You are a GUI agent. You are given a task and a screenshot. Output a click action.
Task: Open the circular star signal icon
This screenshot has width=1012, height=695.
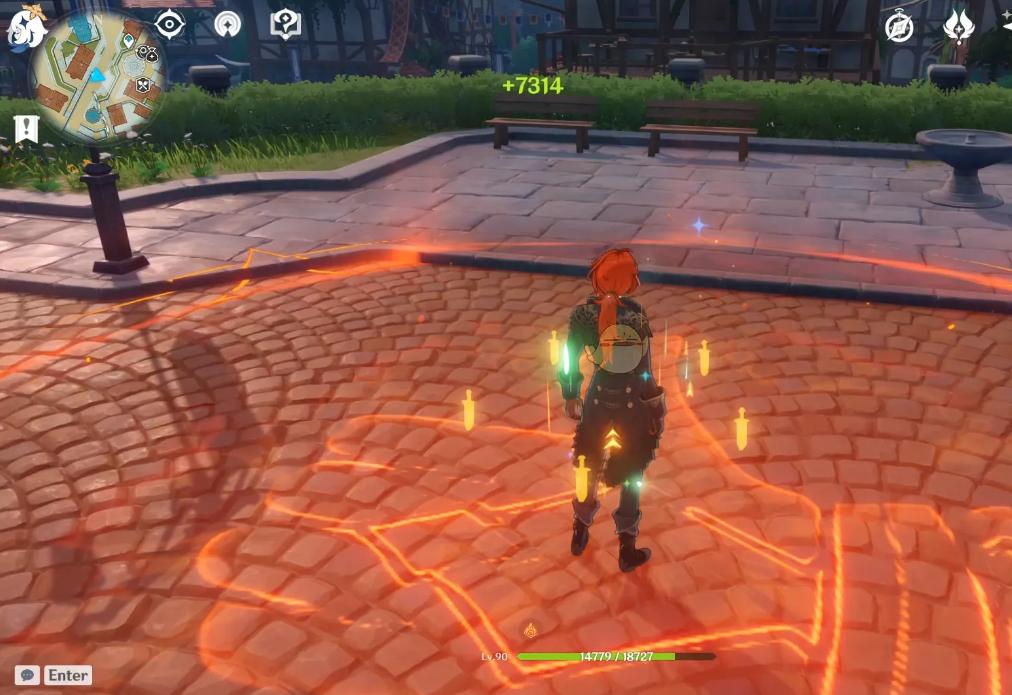(228, 23)
